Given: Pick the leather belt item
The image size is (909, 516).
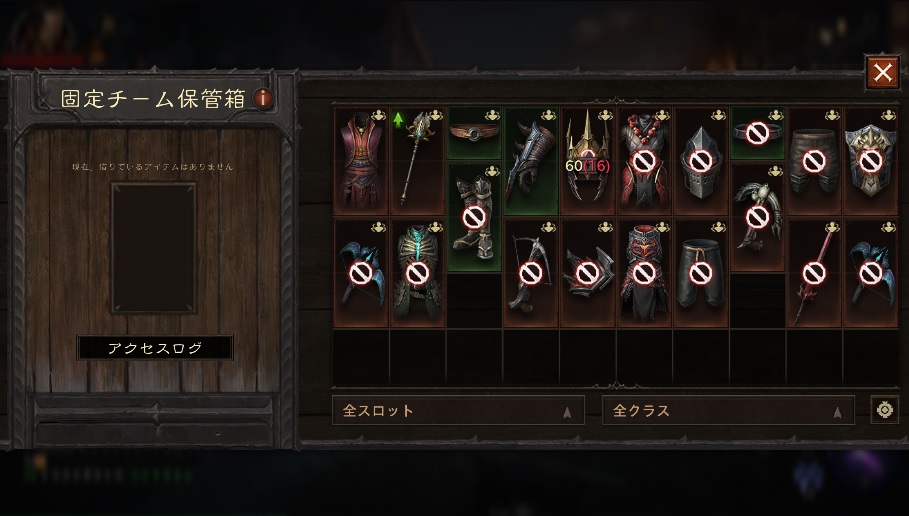Looking at the screenshot, I should [473, 132].
